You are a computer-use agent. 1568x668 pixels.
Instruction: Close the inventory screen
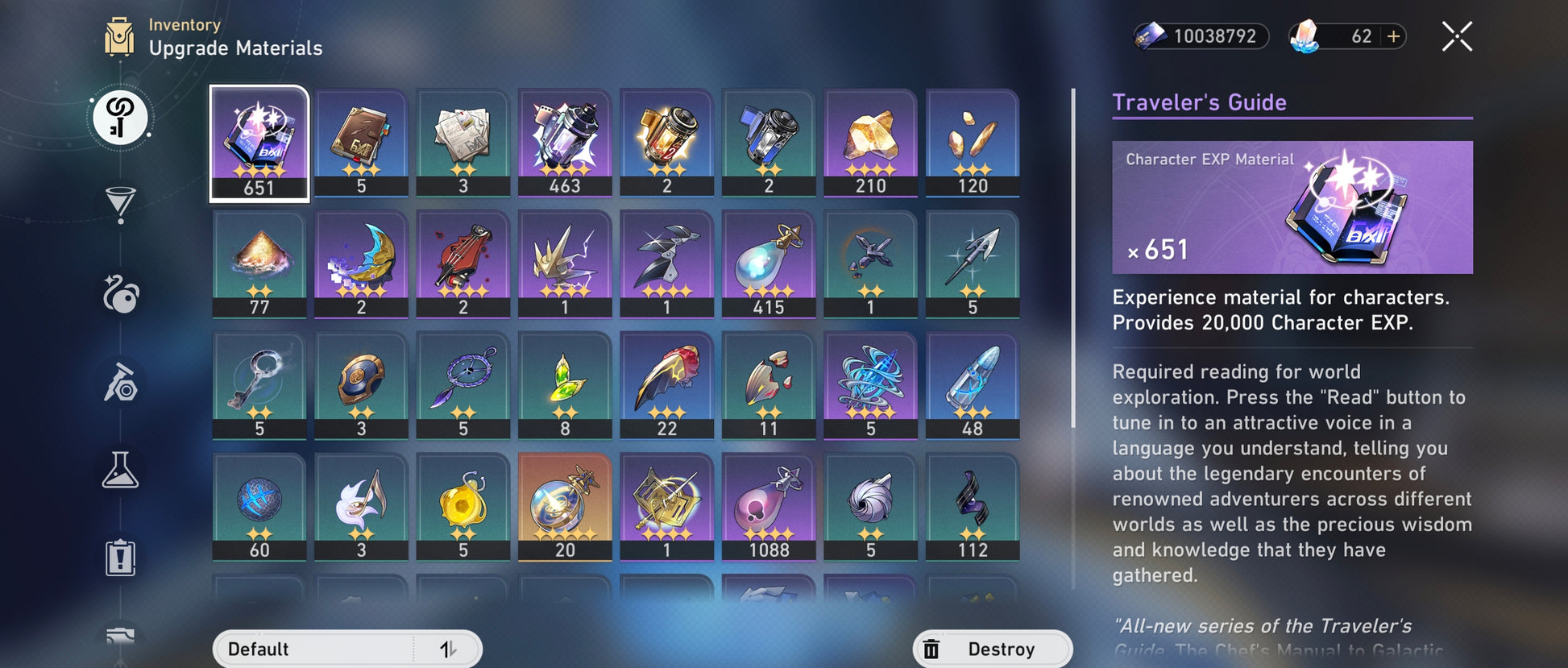point(1457,37)
